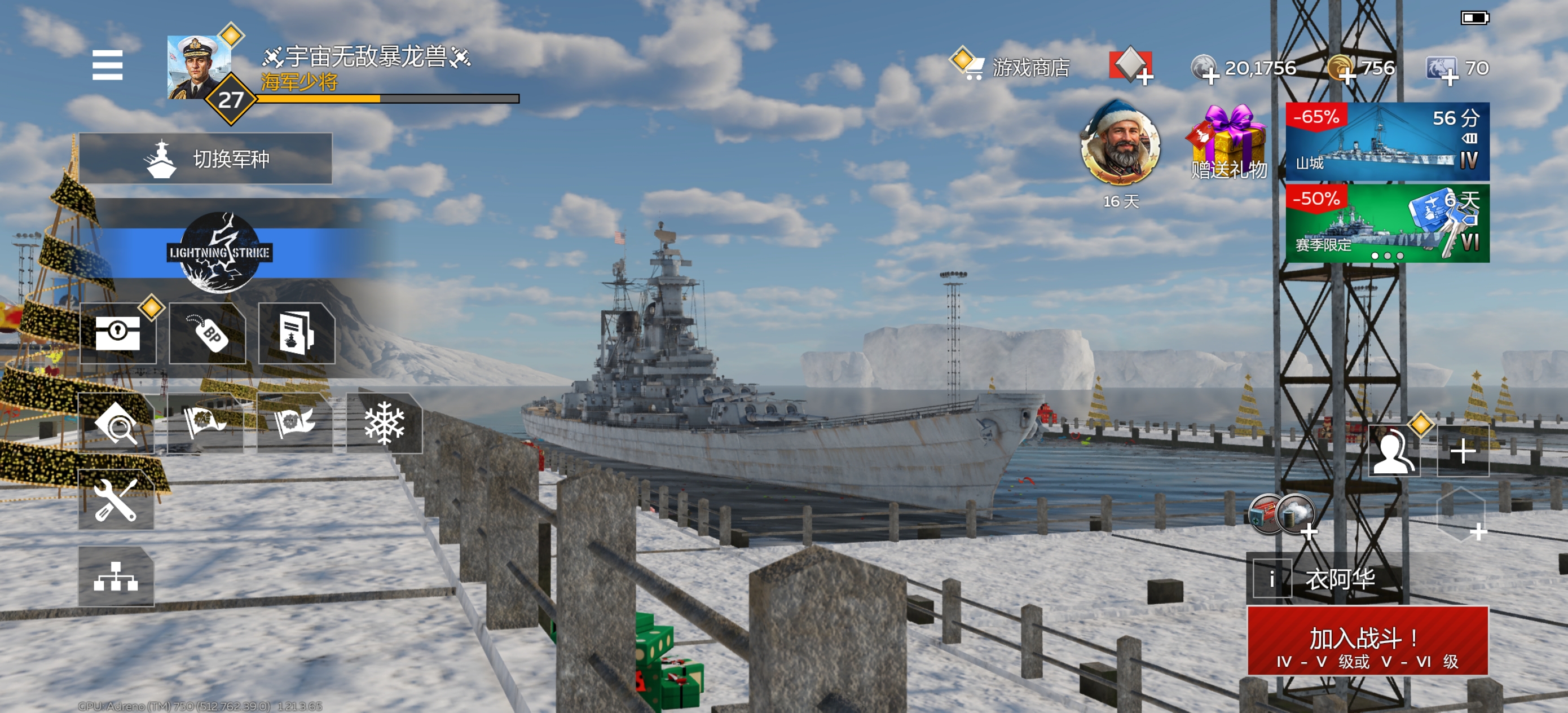Open the hamburger main menu

click(x=107, y=65)
